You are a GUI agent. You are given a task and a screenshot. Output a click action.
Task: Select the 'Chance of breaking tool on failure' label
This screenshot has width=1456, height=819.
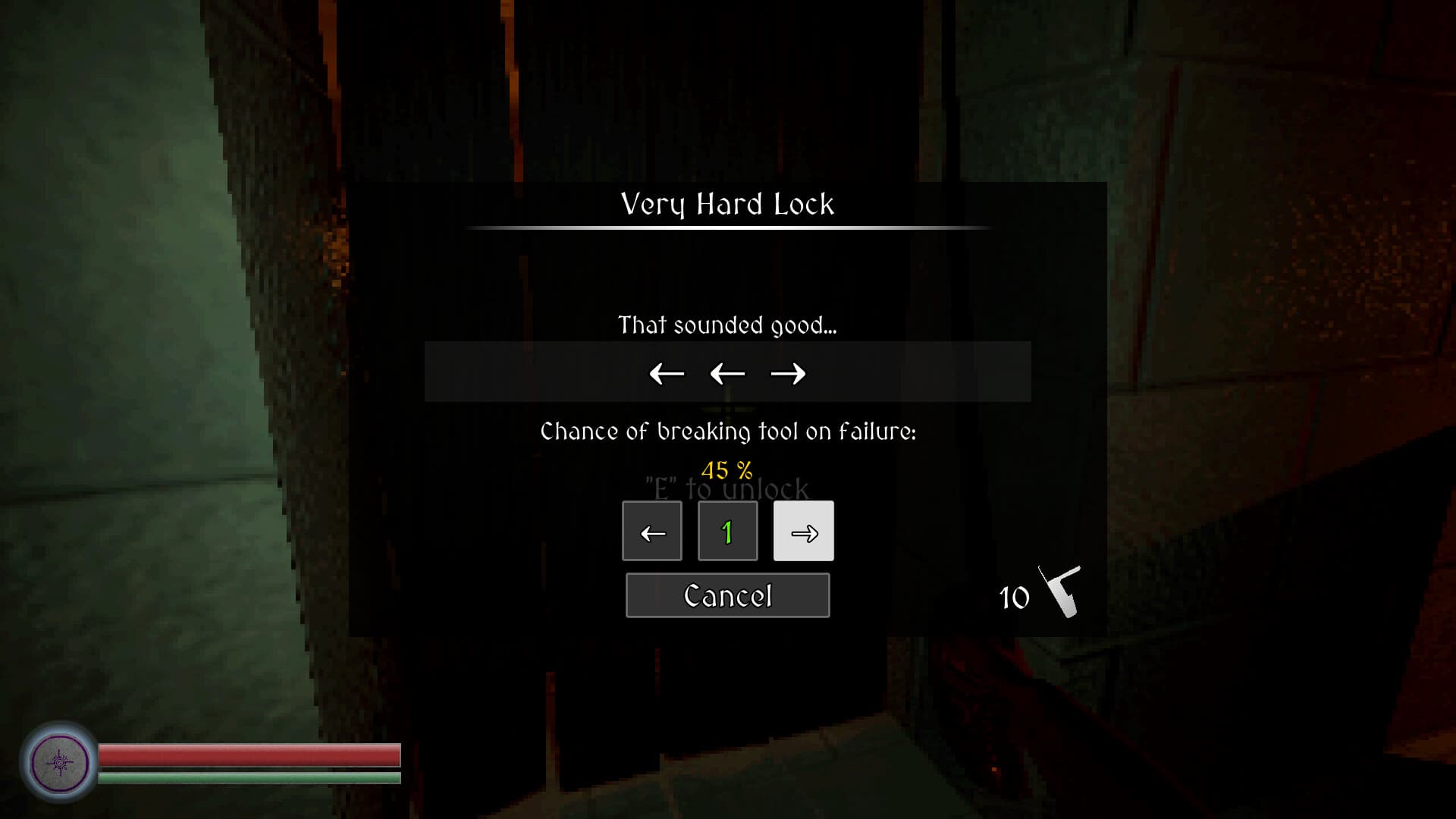727,431
